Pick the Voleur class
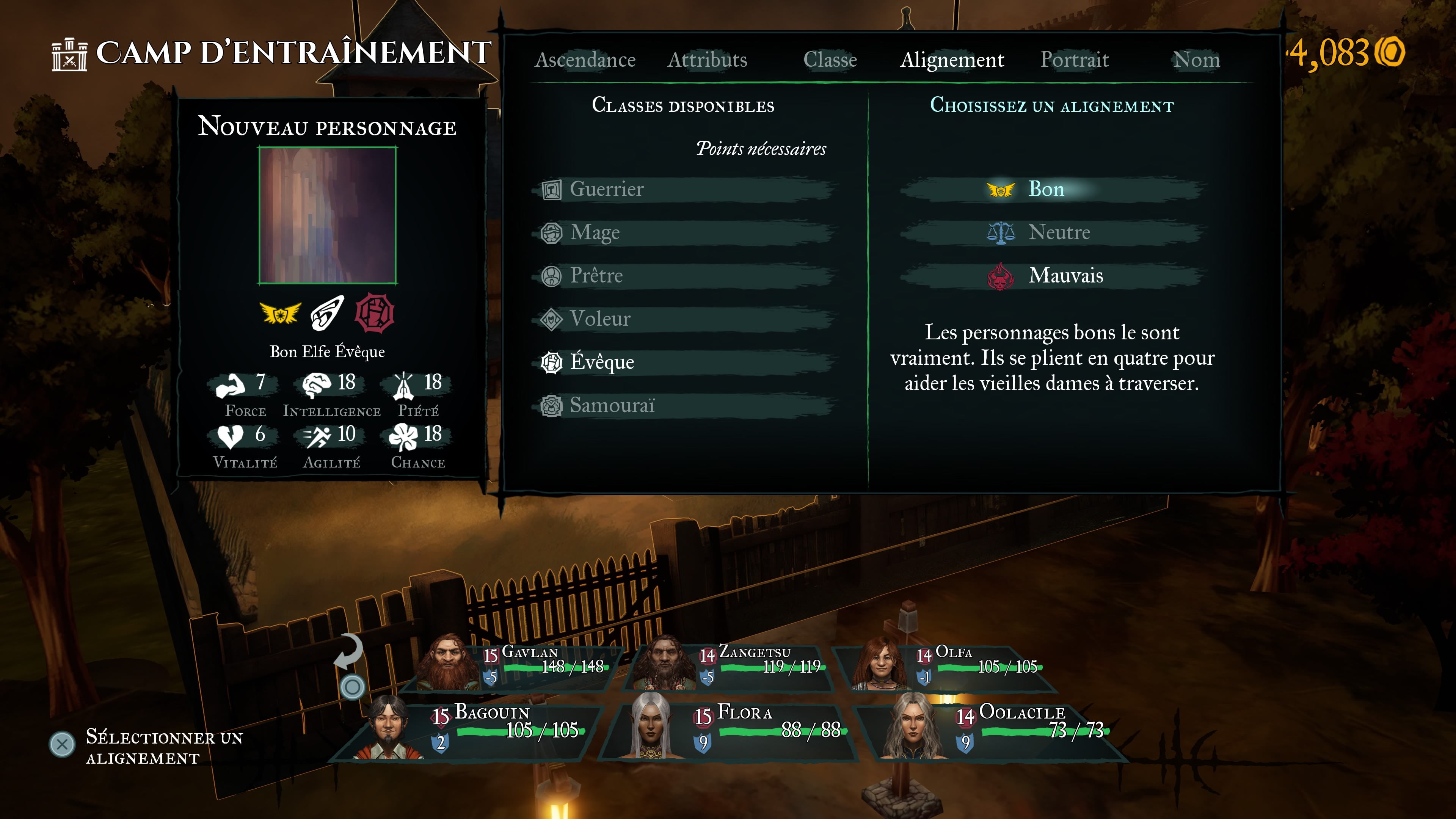 [x=600, y=319]
